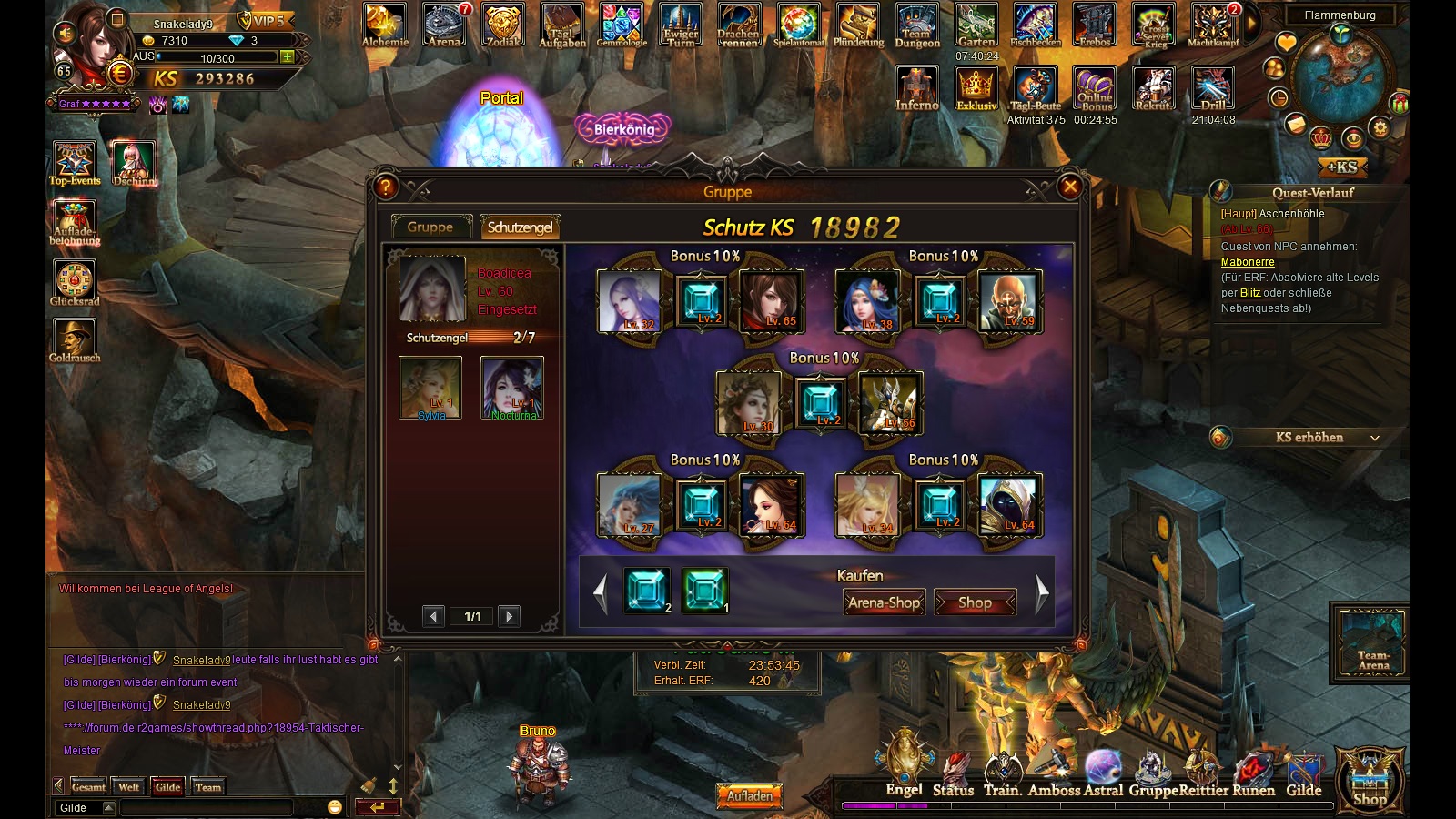Go to next angel list page
1456x819 pixels.
[x=510, y=616]
